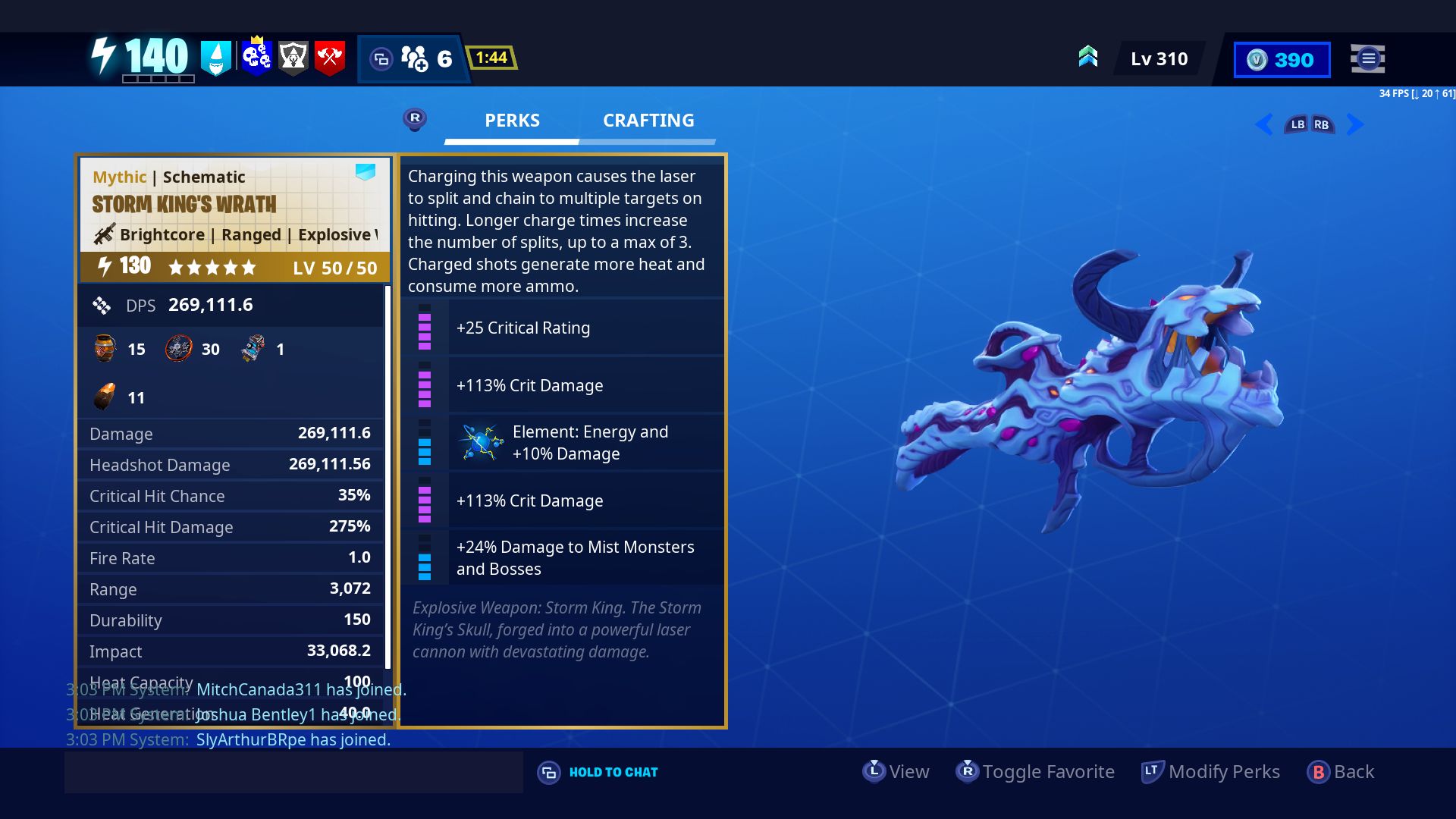Expand the next page with the right arrow
Image resolution: width=1456 pixels, height=819 pixels.
click(1355, 124)
